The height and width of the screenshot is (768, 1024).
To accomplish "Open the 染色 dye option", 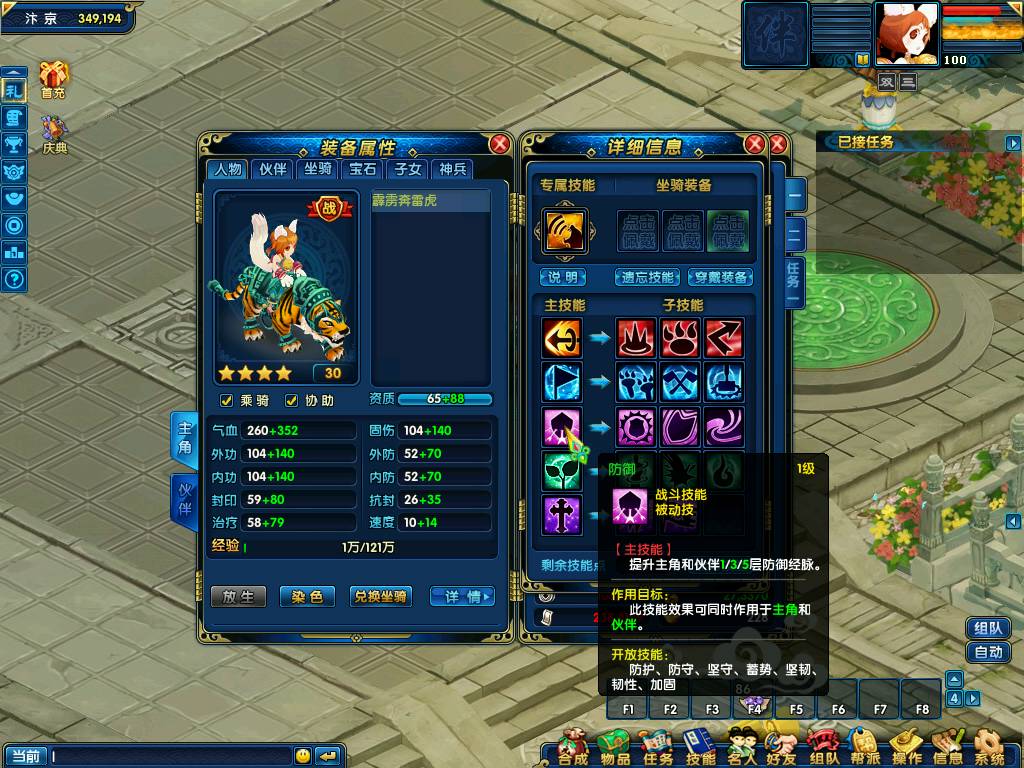I will (x=307, y=597).
